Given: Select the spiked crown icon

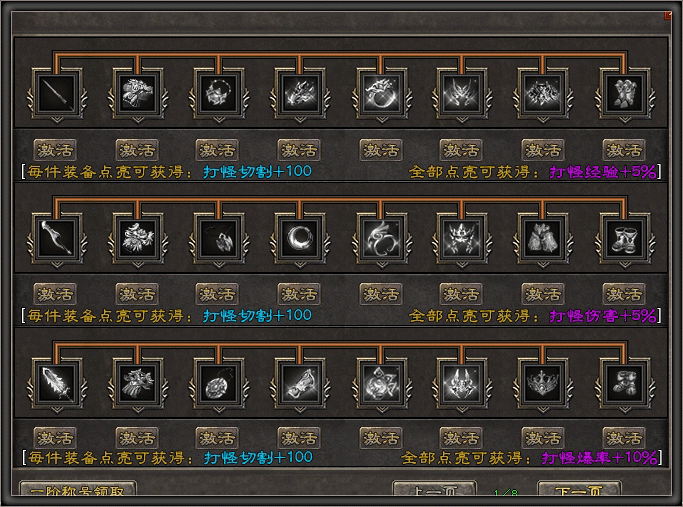Looking at the screenshot, I should pyautogui.click(x=545, y=382).
